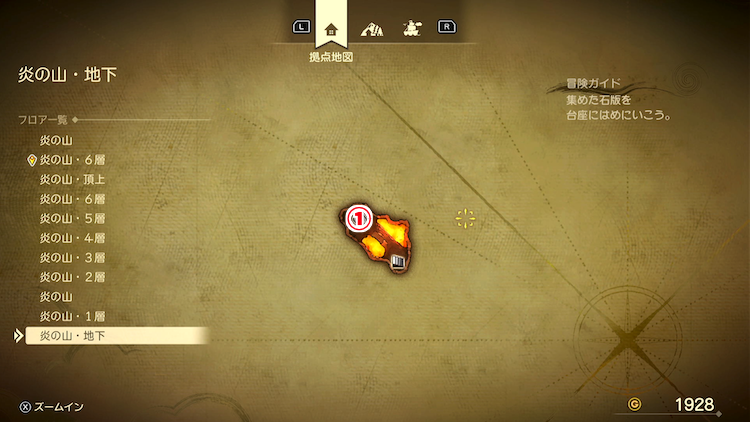Viewport: 750px width, 422px height.
Task: Select the house icon base map tab
Action: (331, 28)
